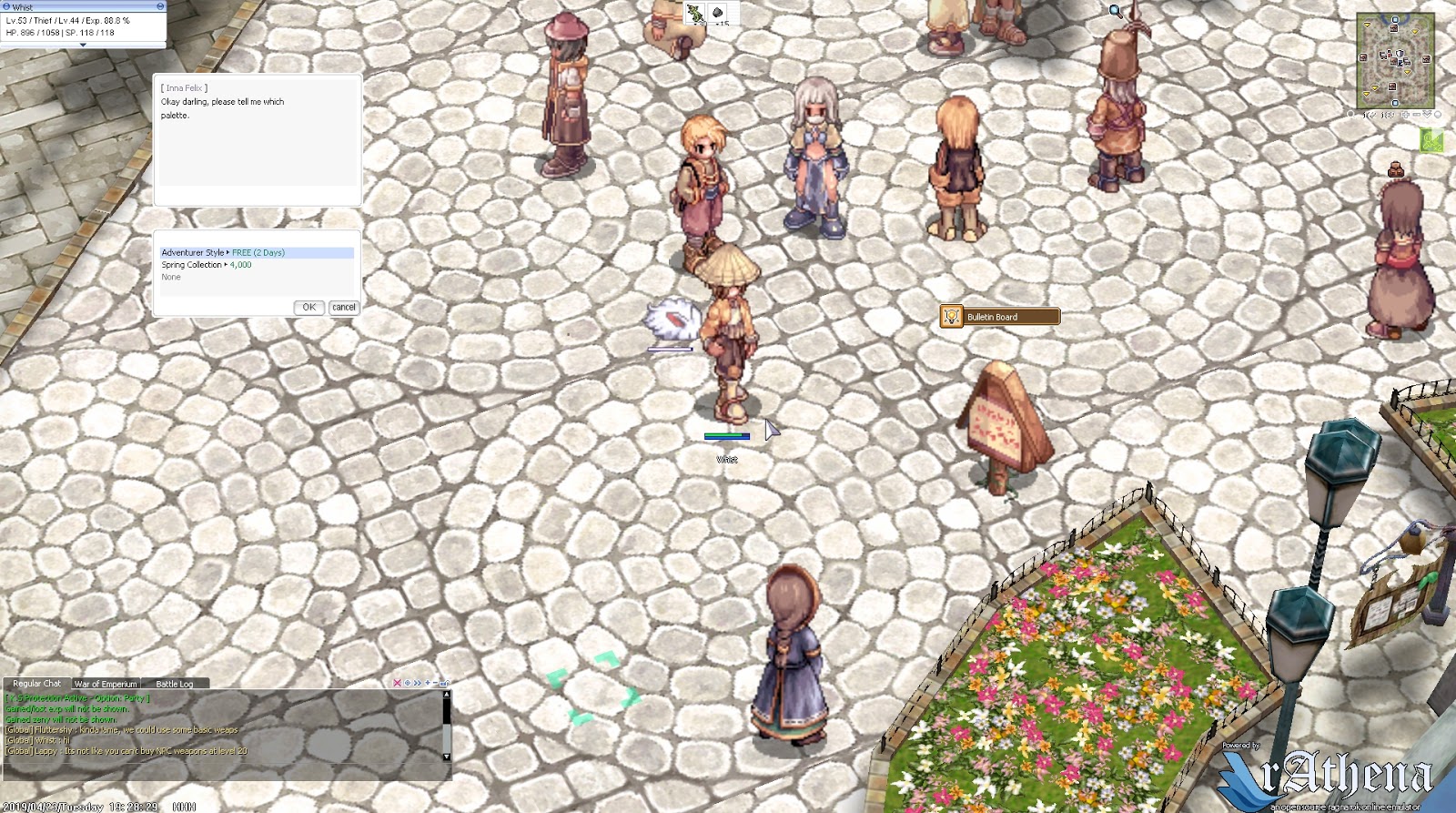This screenshot has width=1456, height=813.
Task: Select the None palette option
Action: [x=170, y=277]
